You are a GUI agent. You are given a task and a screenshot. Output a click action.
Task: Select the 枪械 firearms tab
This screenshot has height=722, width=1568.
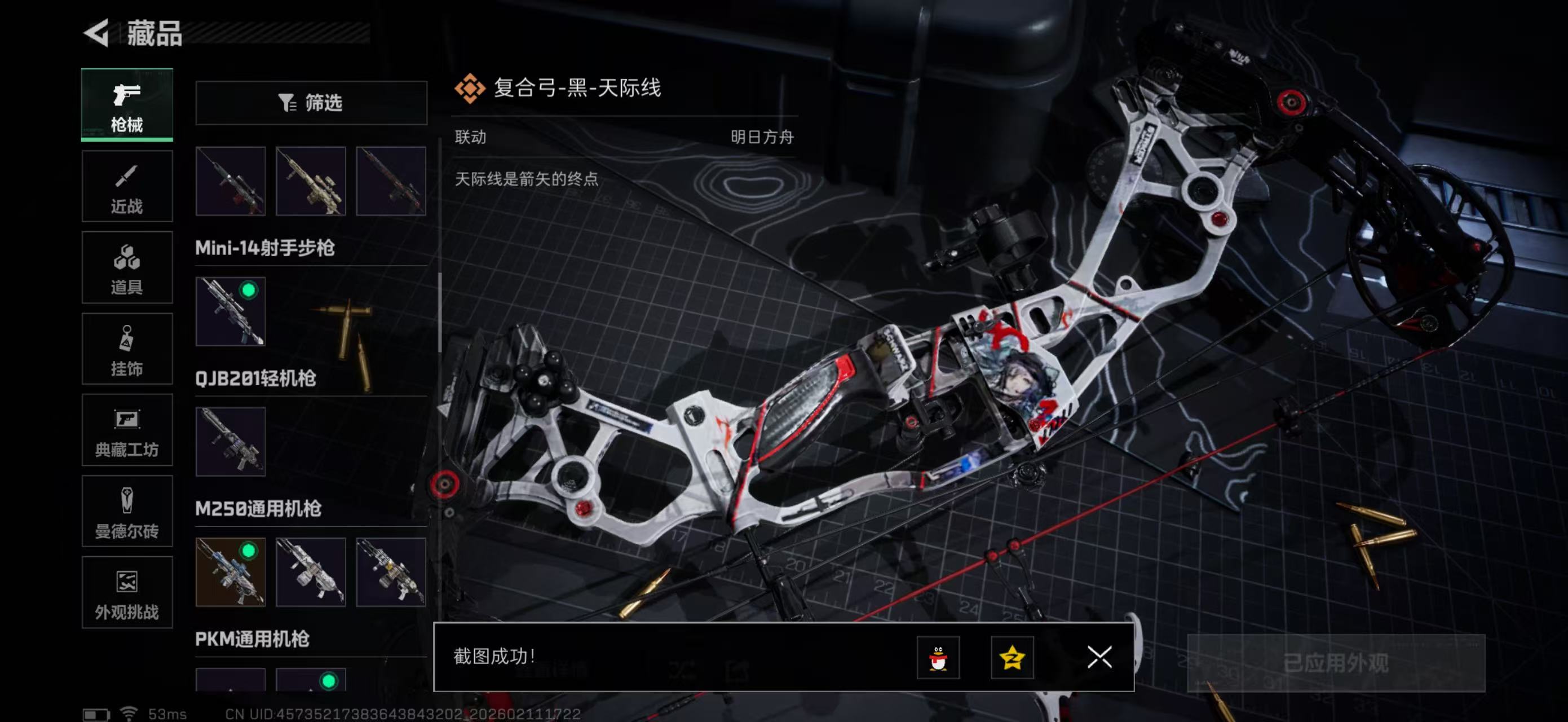coord(127,105)
